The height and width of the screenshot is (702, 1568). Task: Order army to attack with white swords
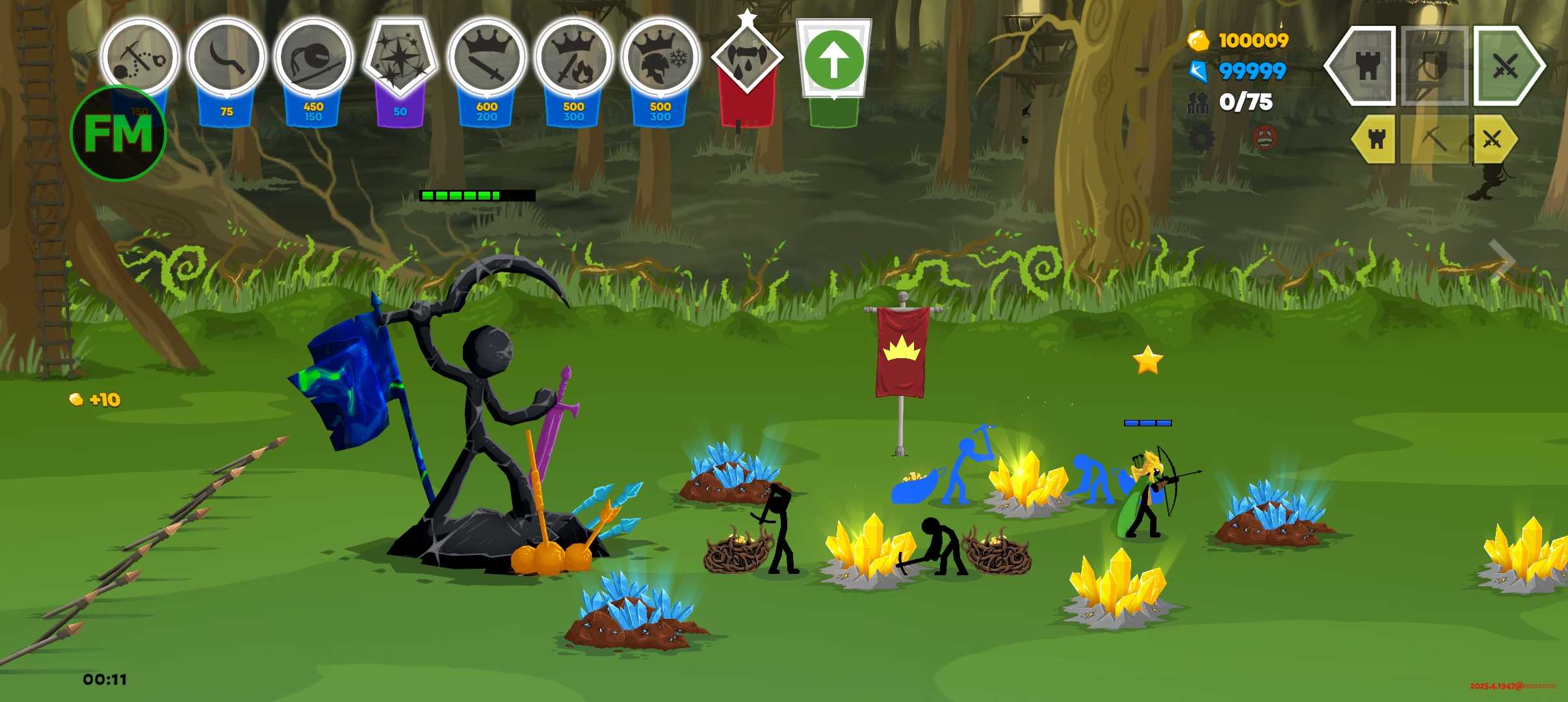coord(1506,66)
